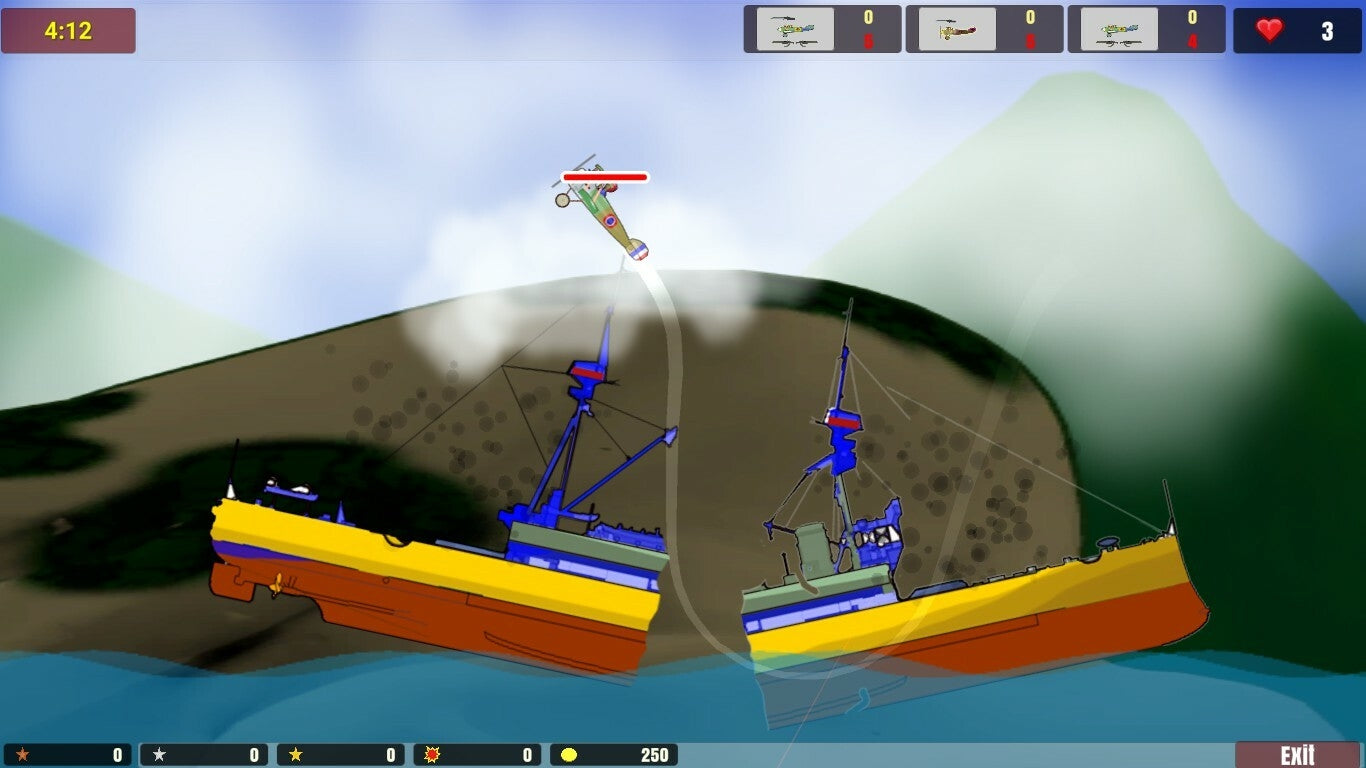Click the yellow zero score on the middle plane panel
The width and height of the screenshot is (1366, 768).
(x=1029, y=16)
